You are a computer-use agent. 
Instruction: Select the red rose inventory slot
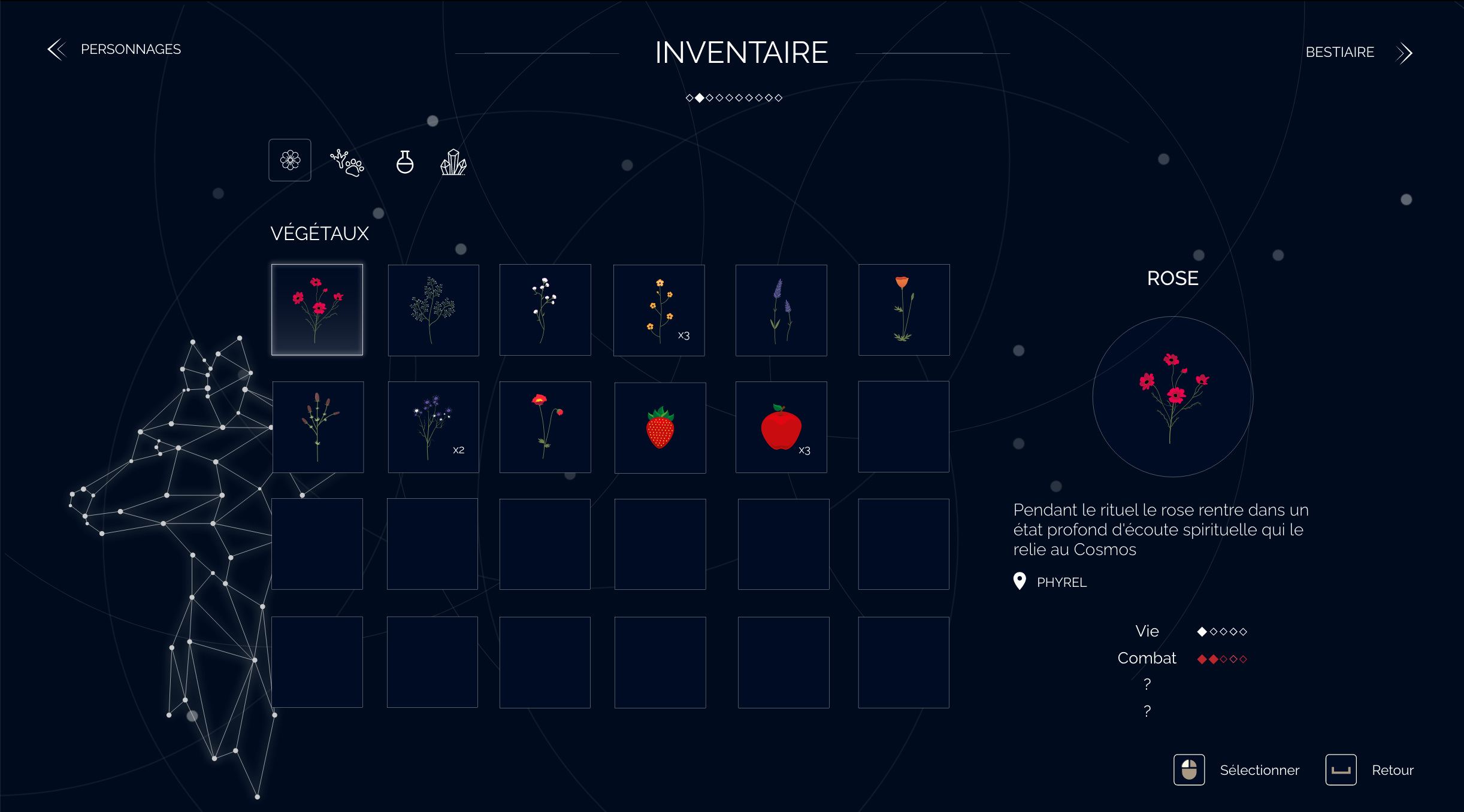click(317, 310)
